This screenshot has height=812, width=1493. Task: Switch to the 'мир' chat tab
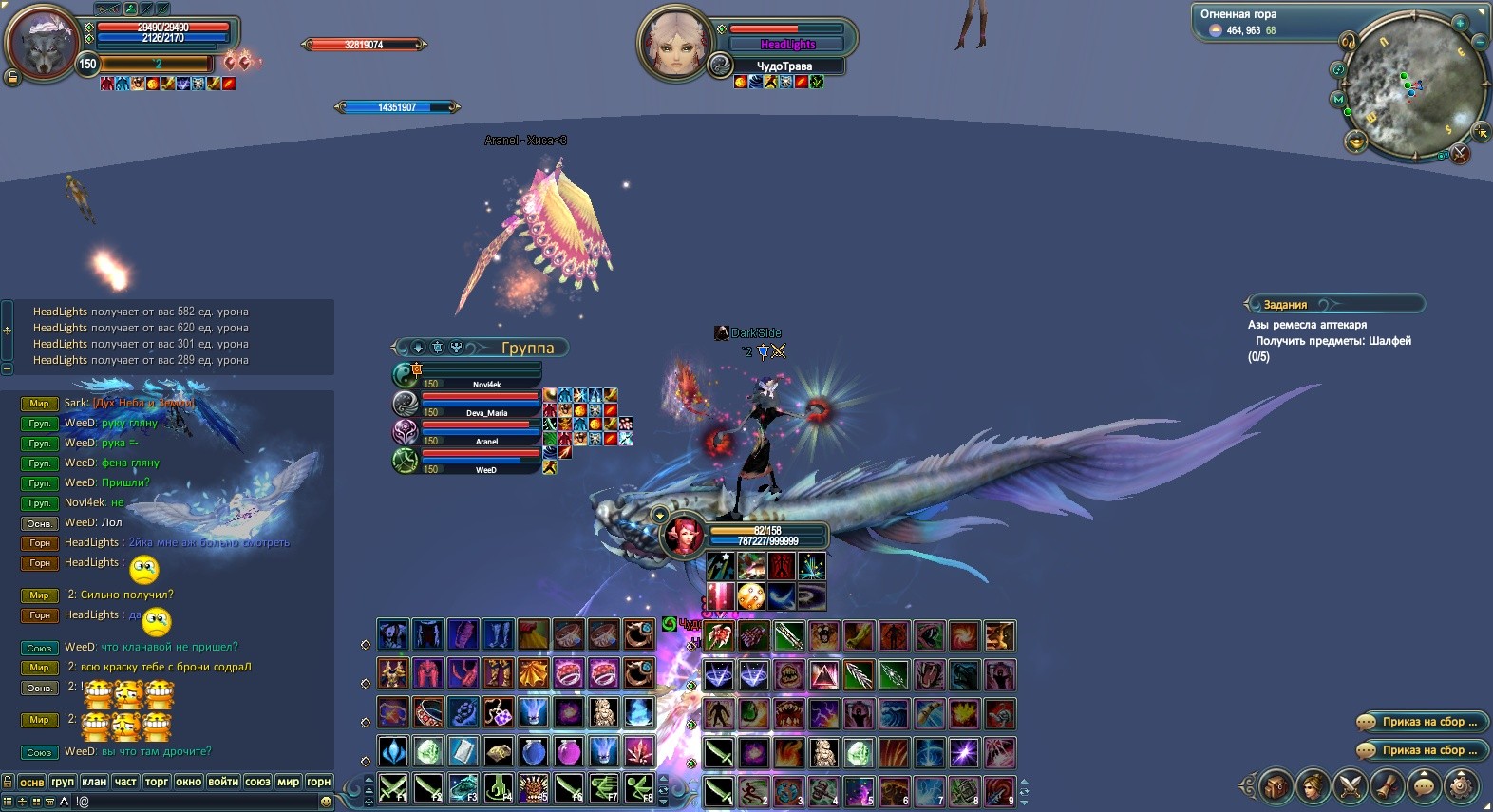pyautogui.click(x=288, y=782)
